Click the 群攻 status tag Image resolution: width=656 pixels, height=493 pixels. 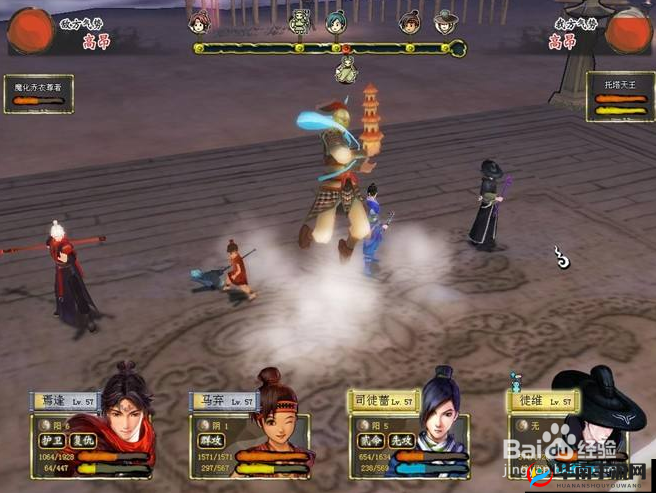pos(212,439)
